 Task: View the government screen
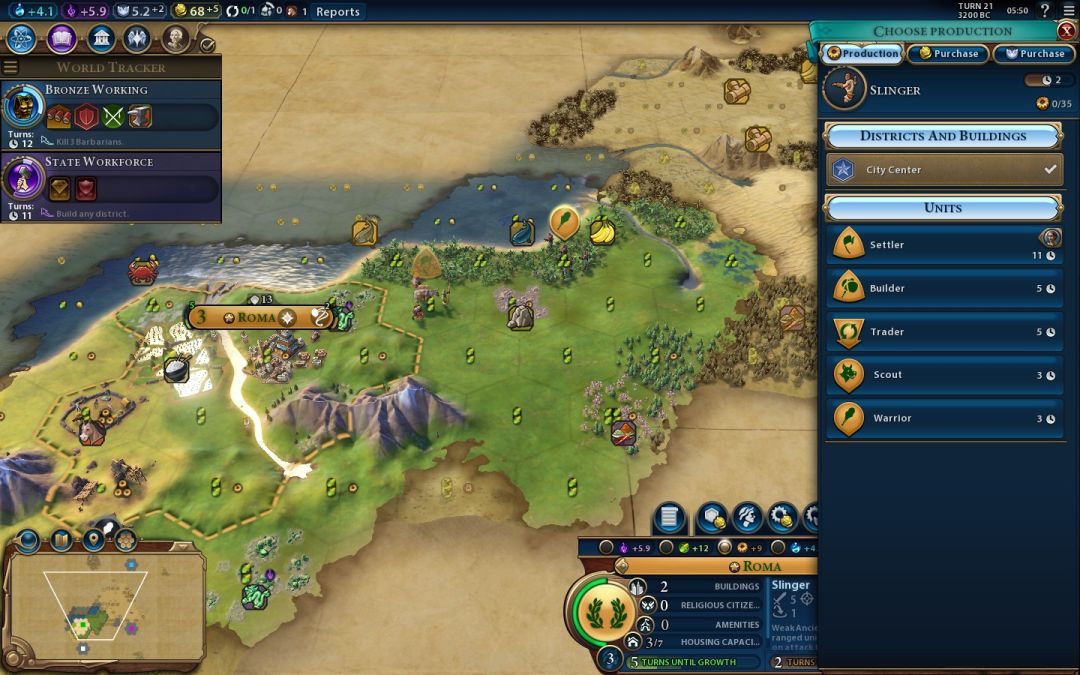pyautogui.click(x=100, y=39)
